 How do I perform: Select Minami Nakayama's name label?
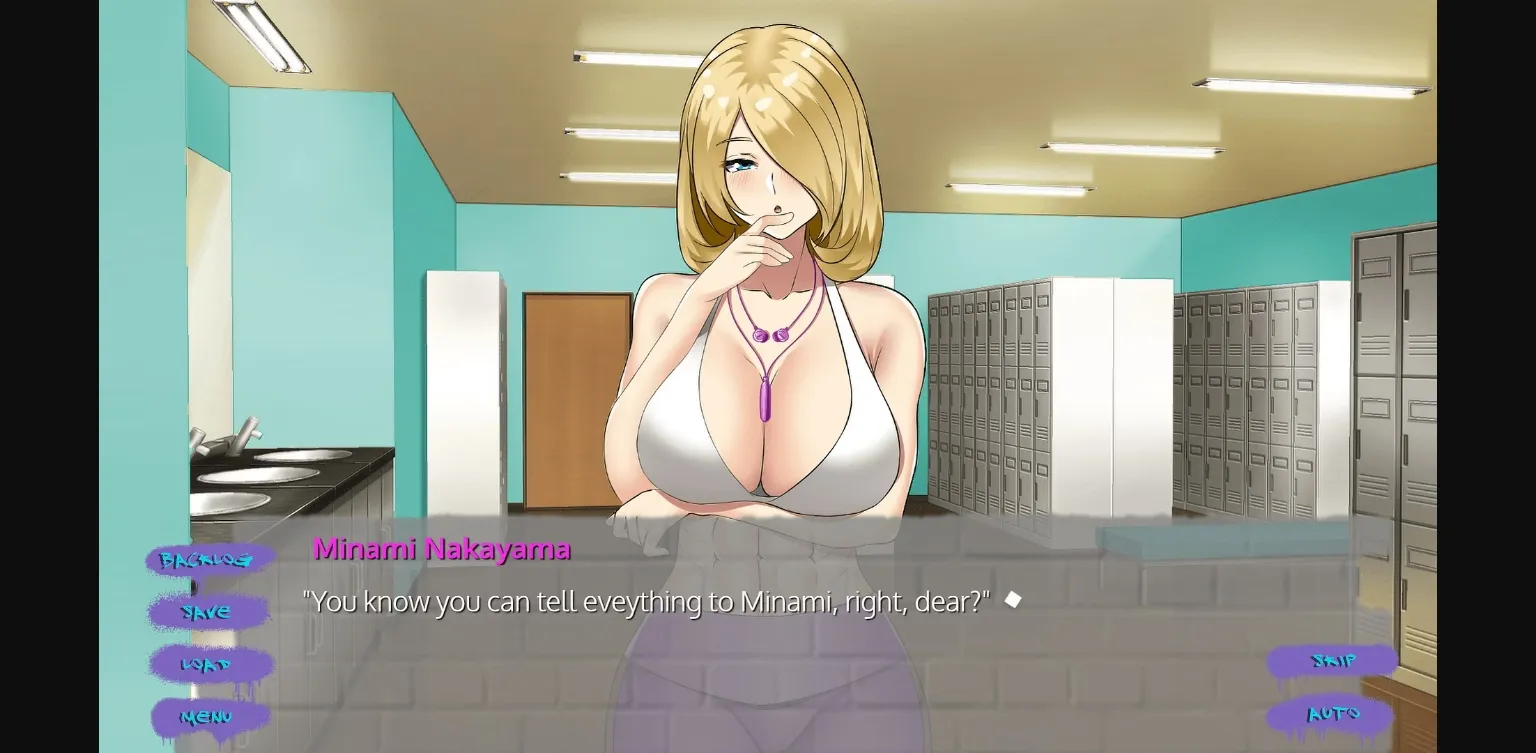[x=441, y=548]
